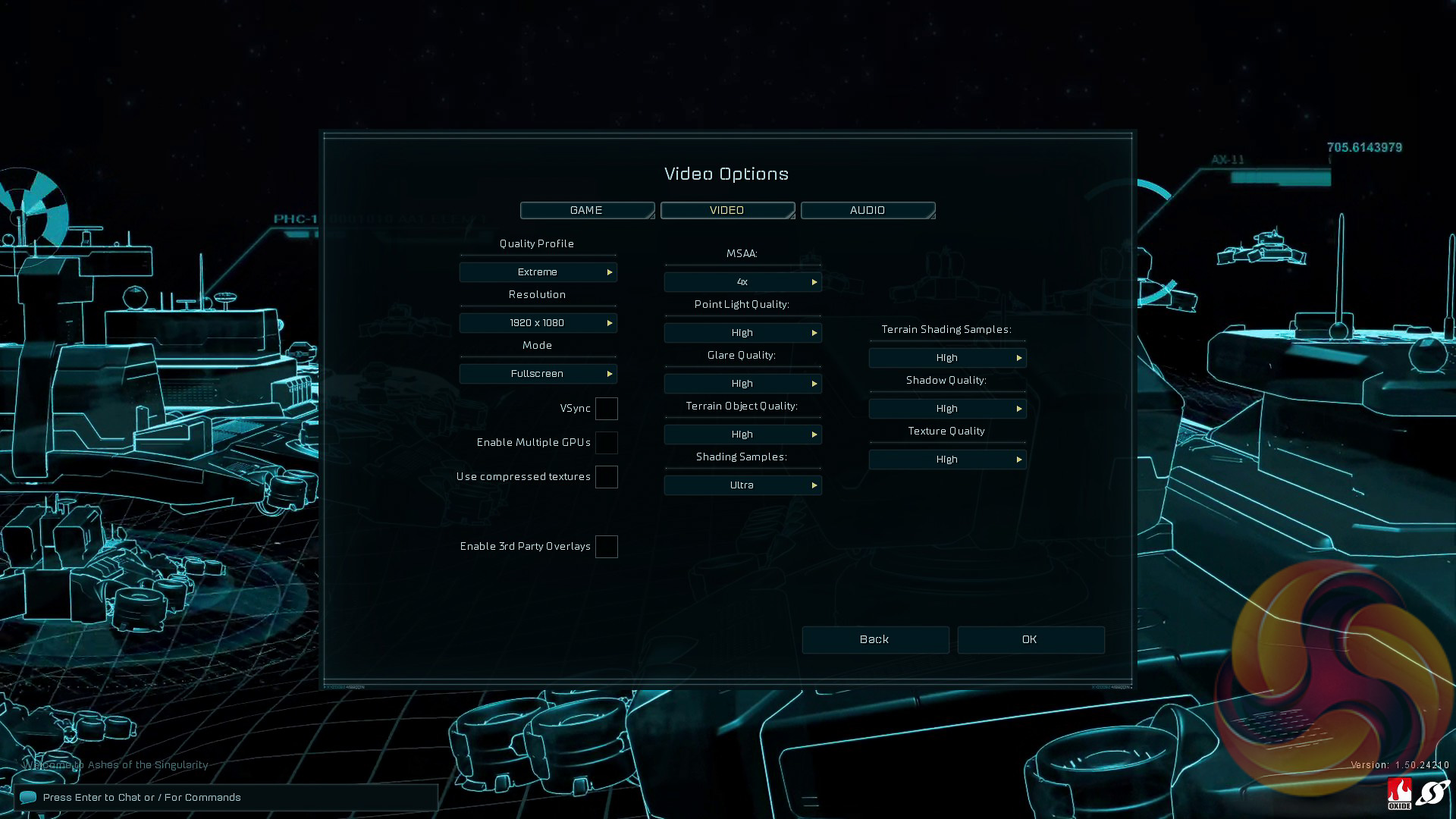Select the Terrain Object Quality dropdown

coord(742,435)
